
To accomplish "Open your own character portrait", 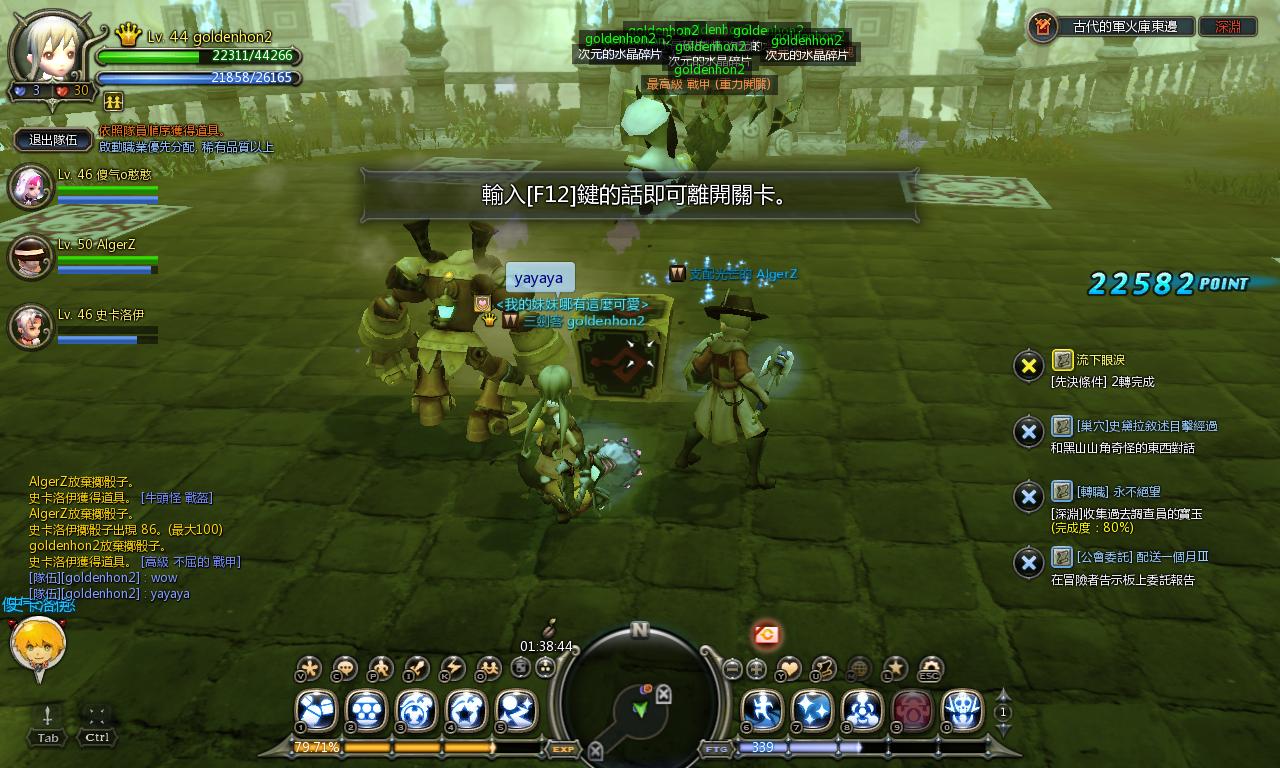I will 50,47.
